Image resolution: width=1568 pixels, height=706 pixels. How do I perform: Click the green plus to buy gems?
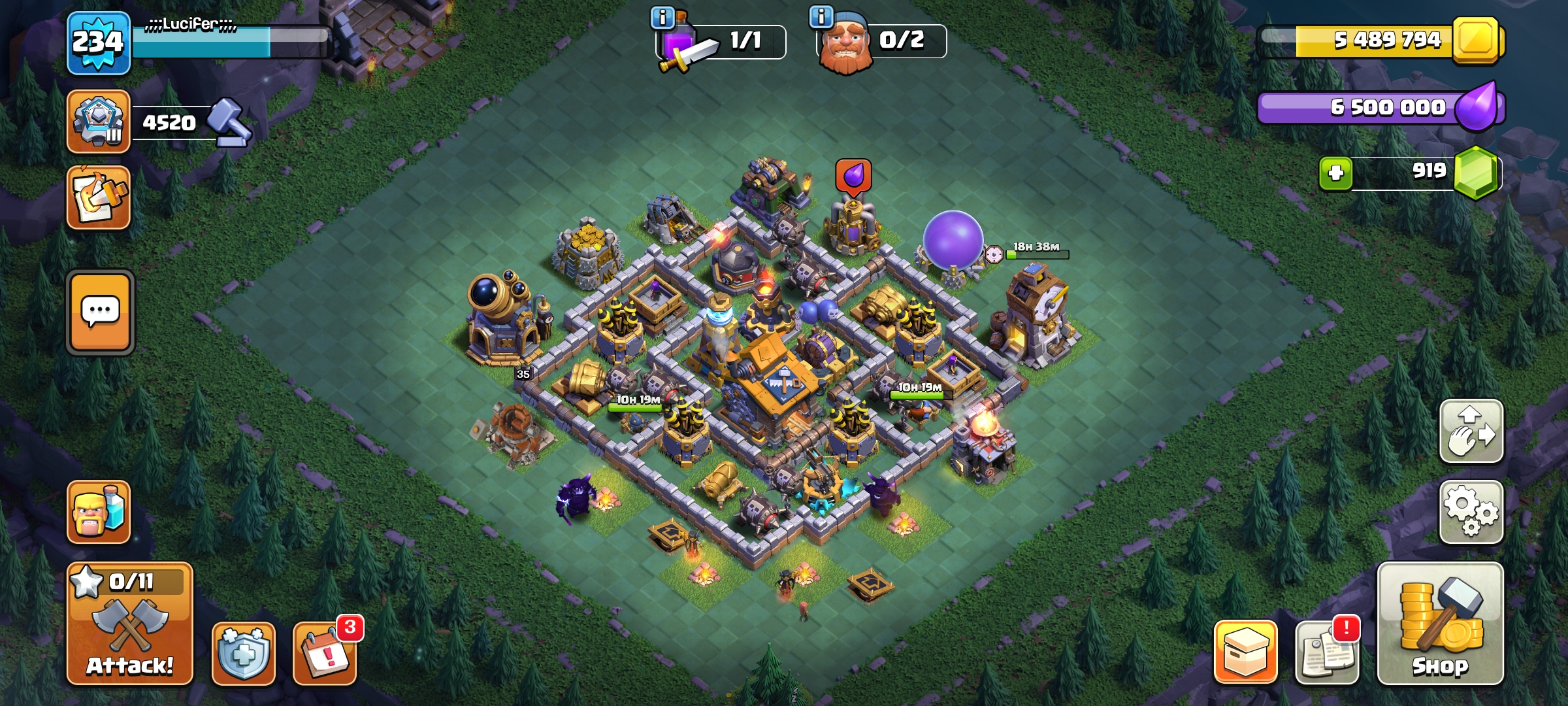pos(1335,173)
